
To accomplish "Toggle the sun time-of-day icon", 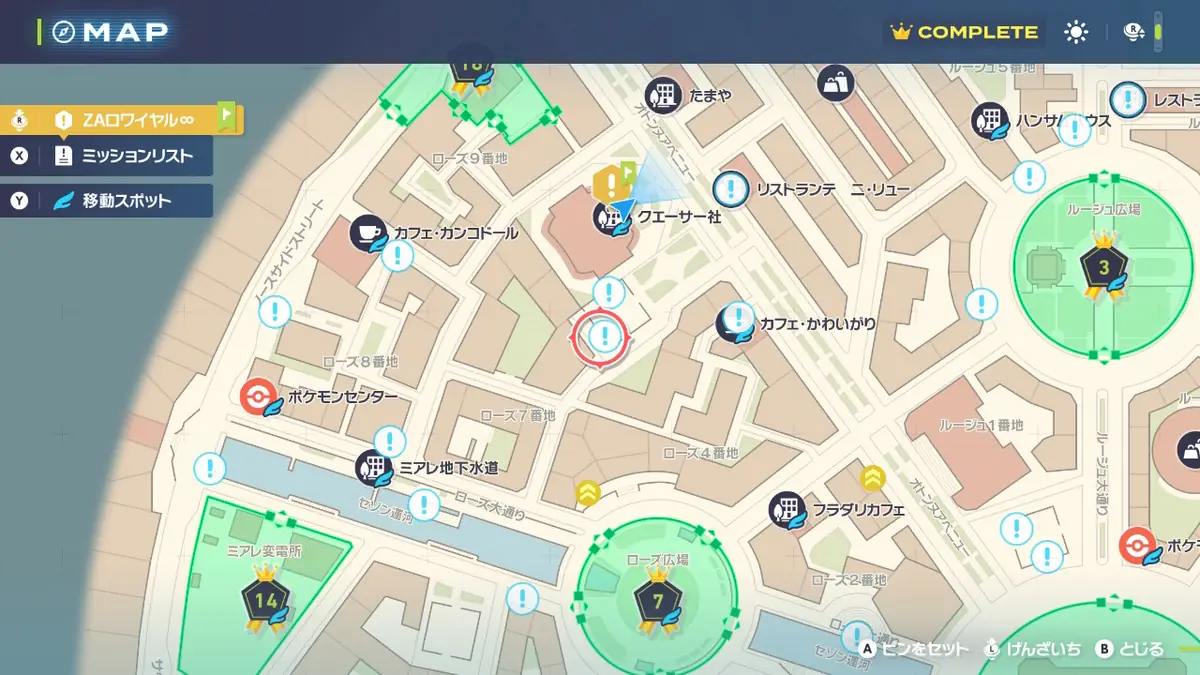I will tap(1076, 32).
